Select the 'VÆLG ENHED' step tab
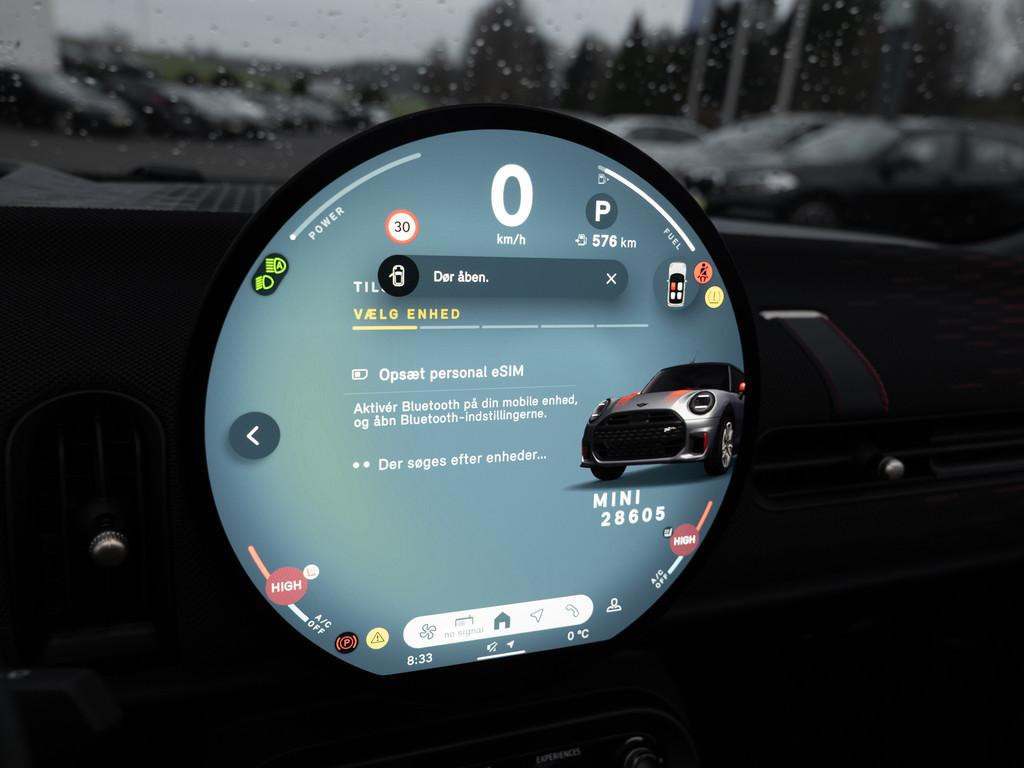The image size is (1024, 768). coord(407,314)
